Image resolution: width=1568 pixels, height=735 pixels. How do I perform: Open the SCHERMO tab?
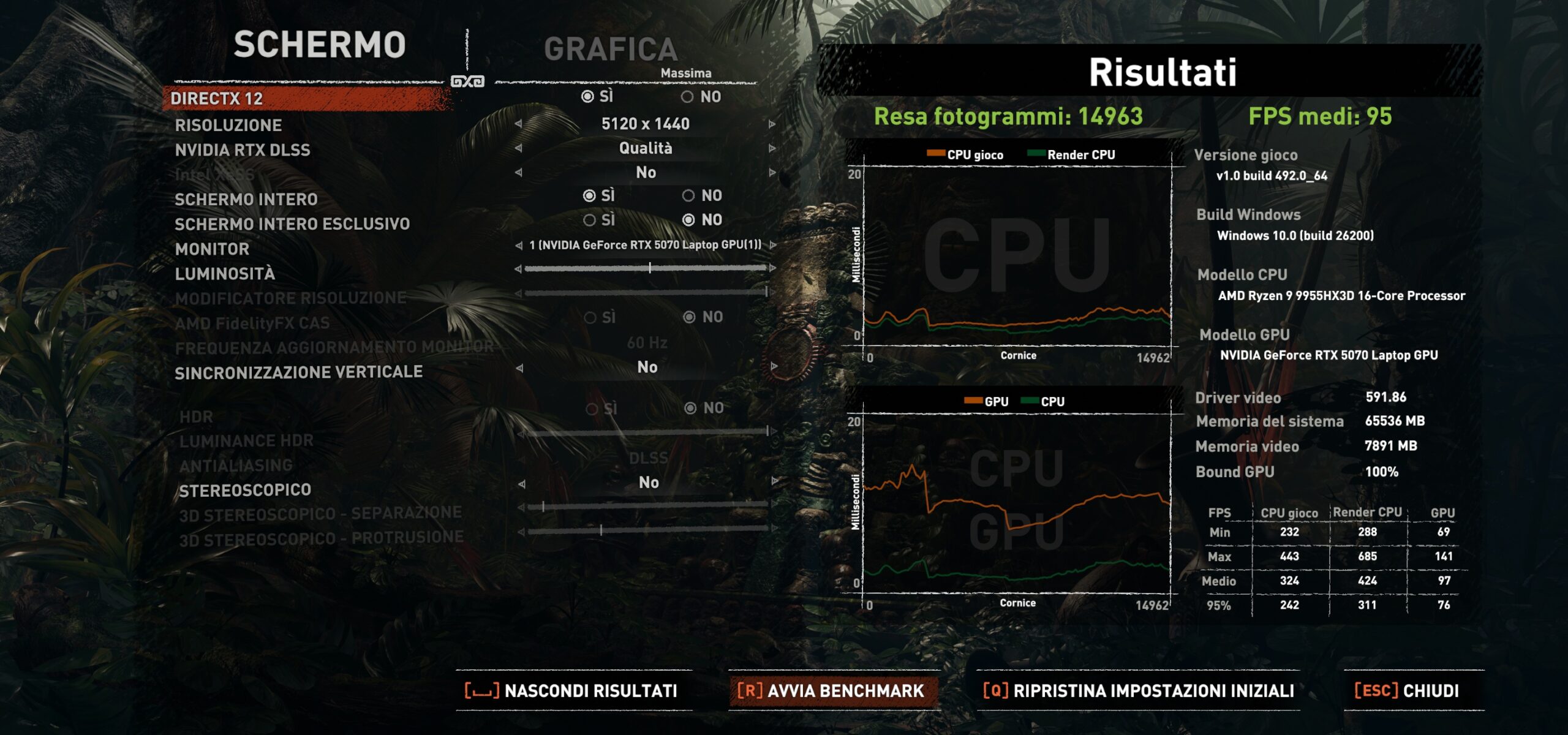[319, 45]
